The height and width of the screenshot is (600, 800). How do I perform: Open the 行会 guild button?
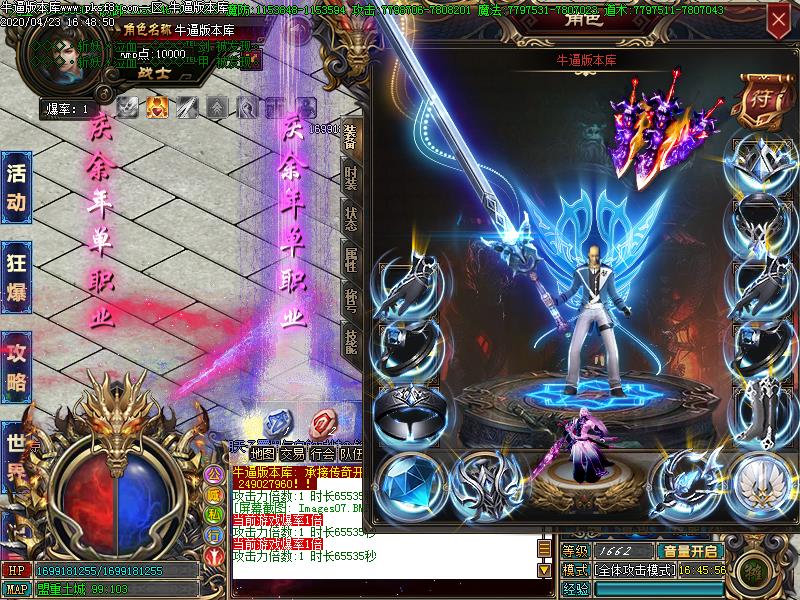[x=322, y=453]
